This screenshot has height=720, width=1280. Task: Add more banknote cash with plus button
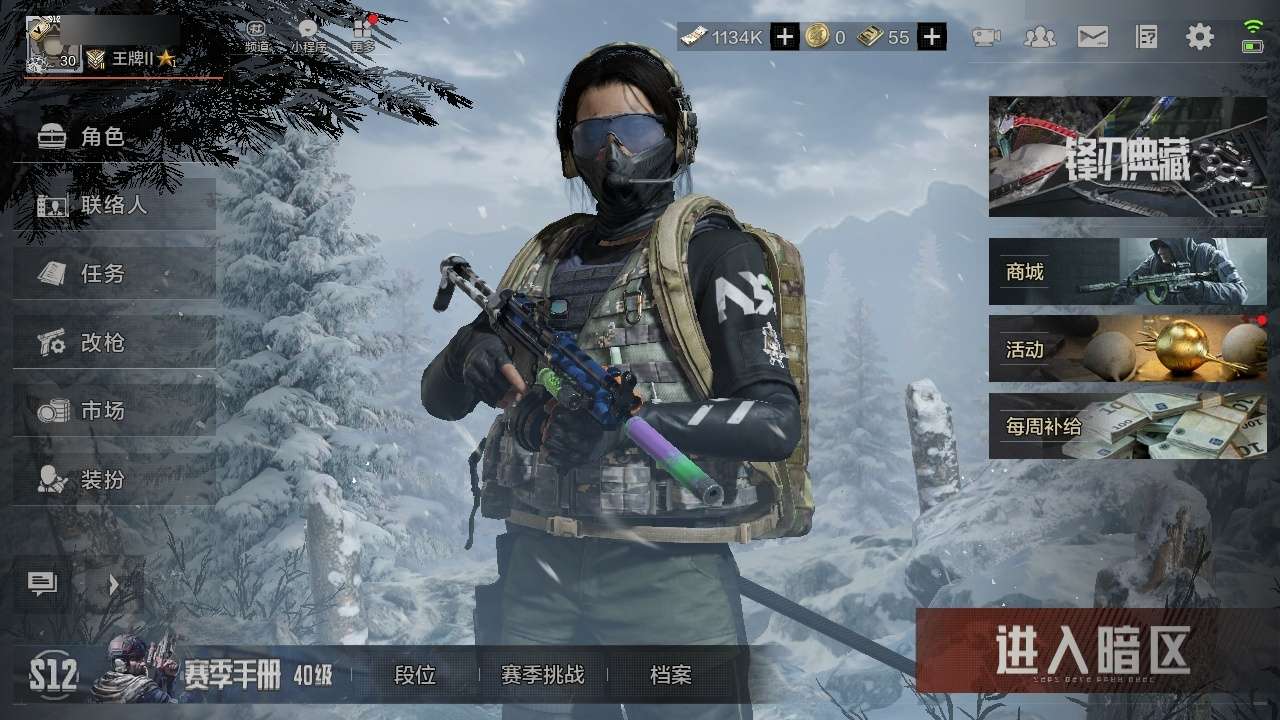[785, 38]
